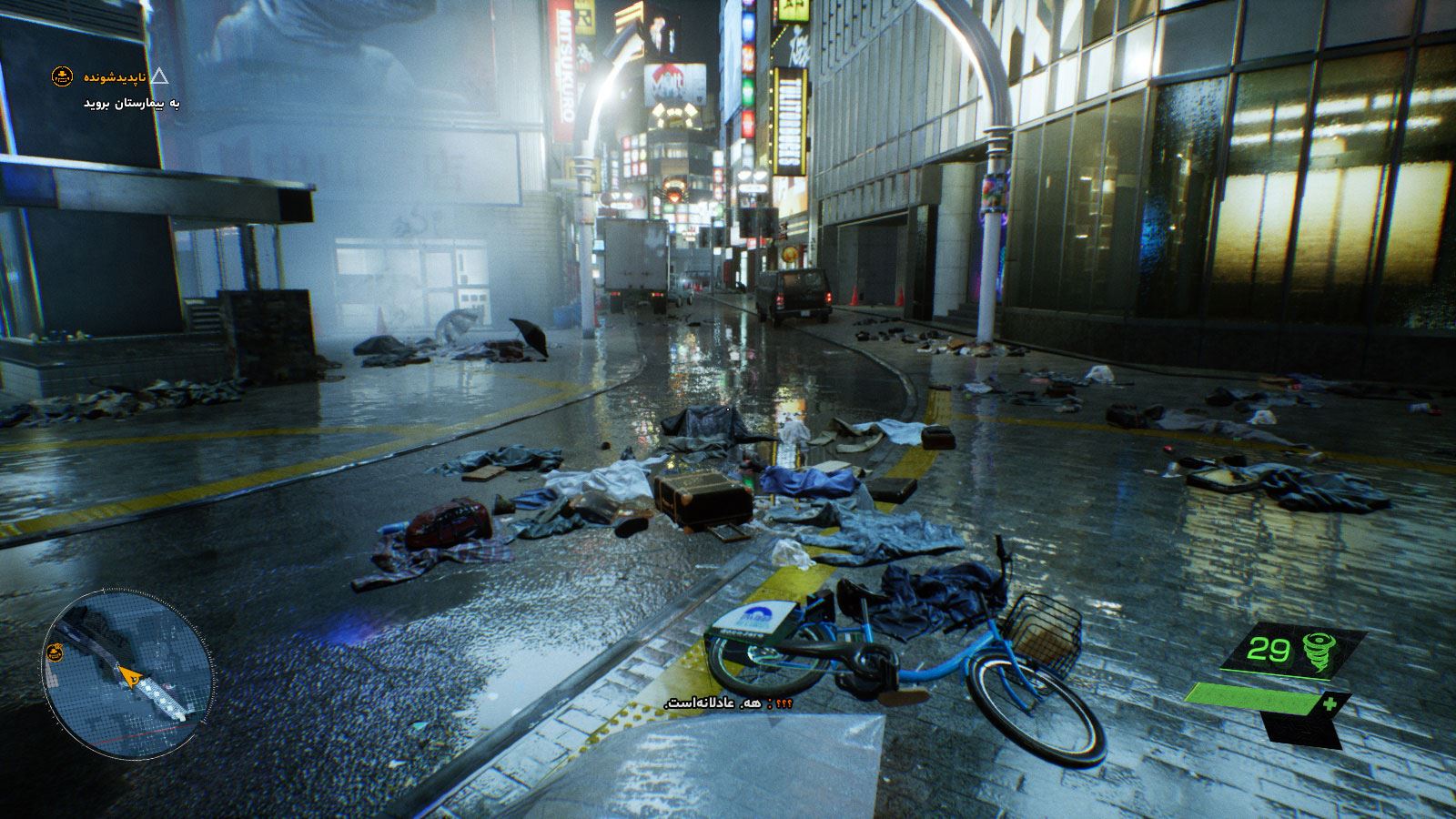Click the orange player arrow on the minimap
Viewport: 1456px width, 819px height.
(131, 676)
